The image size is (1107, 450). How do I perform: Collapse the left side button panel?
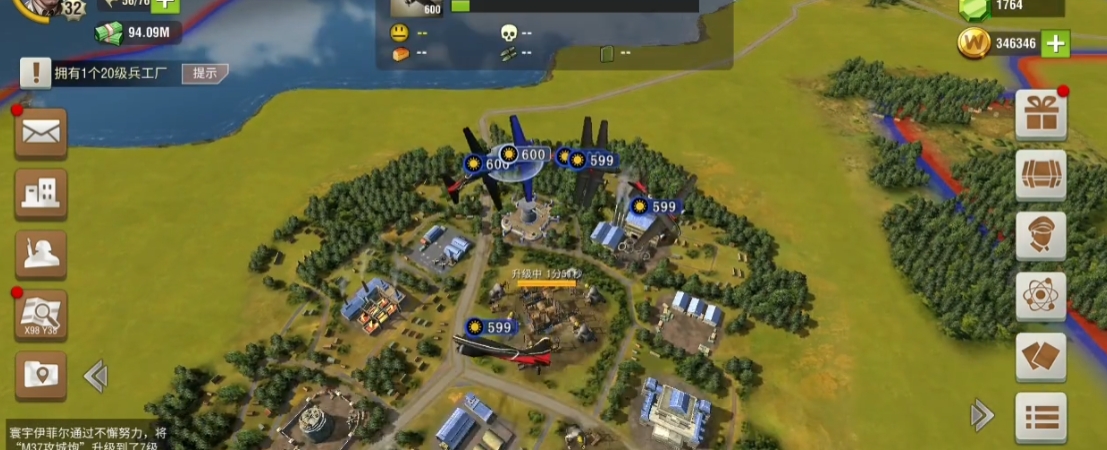tap(95, 376)
